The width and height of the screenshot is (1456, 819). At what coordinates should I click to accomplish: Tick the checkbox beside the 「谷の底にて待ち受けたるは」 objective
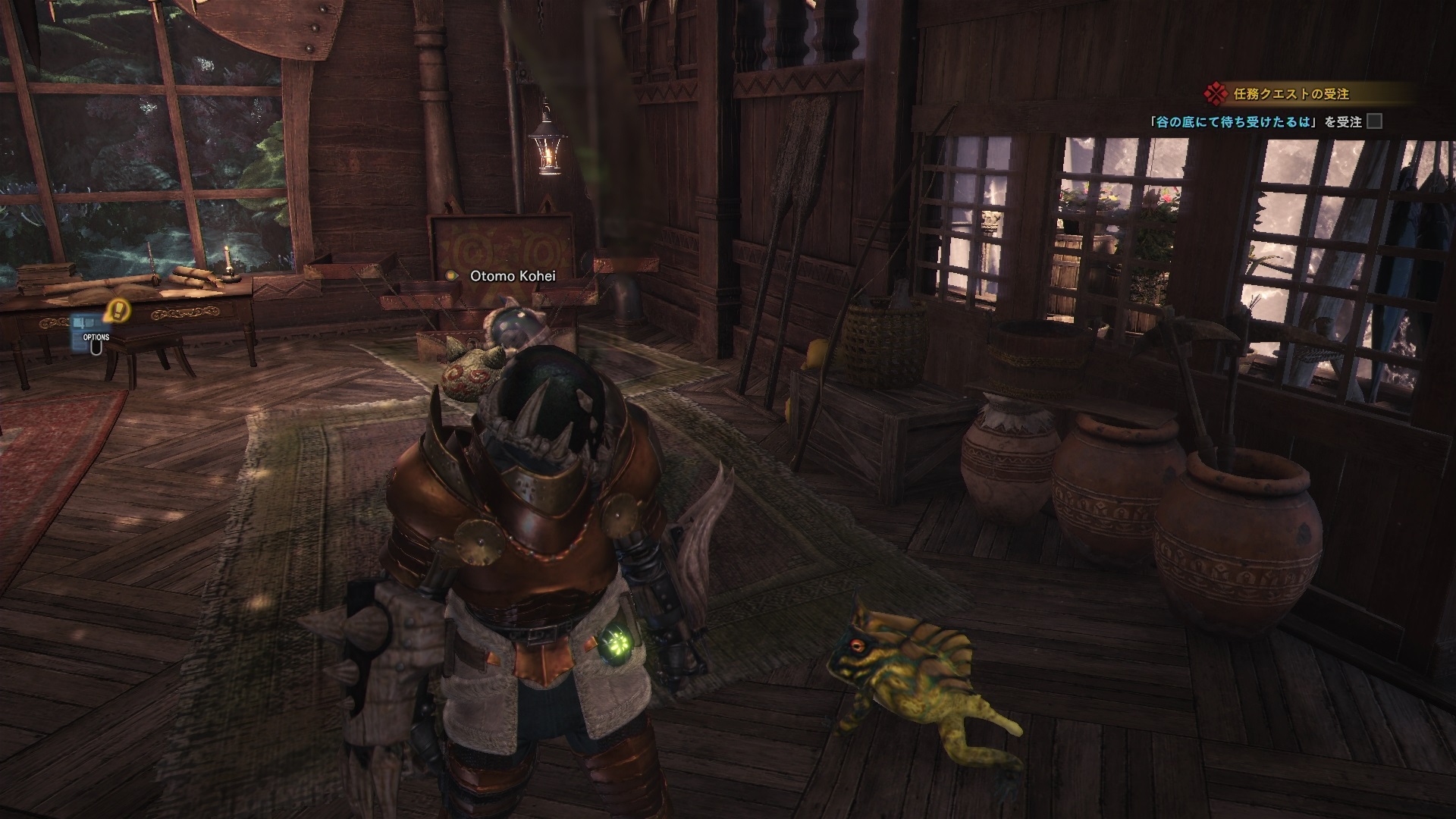[1374, 121]
